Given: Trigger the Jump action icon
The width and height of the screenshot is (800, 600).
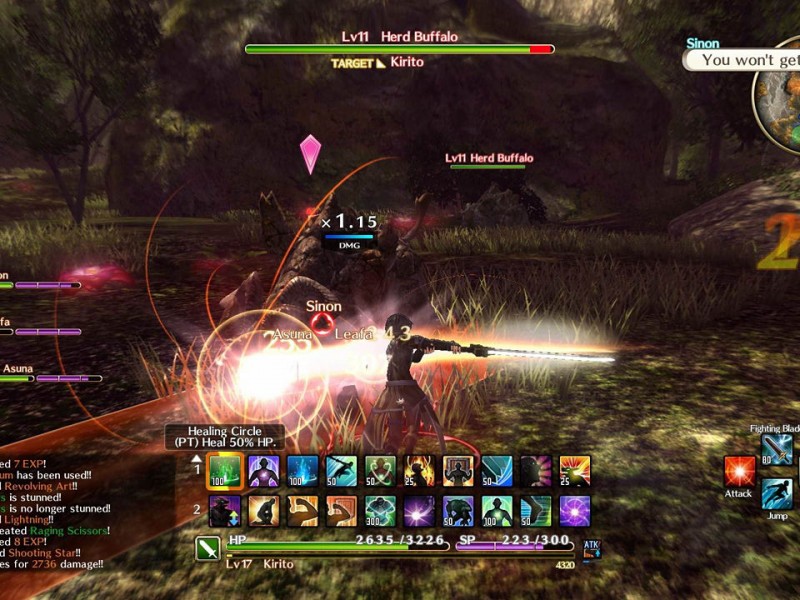Looking at the screenshot, I should [x=777, y=492].
